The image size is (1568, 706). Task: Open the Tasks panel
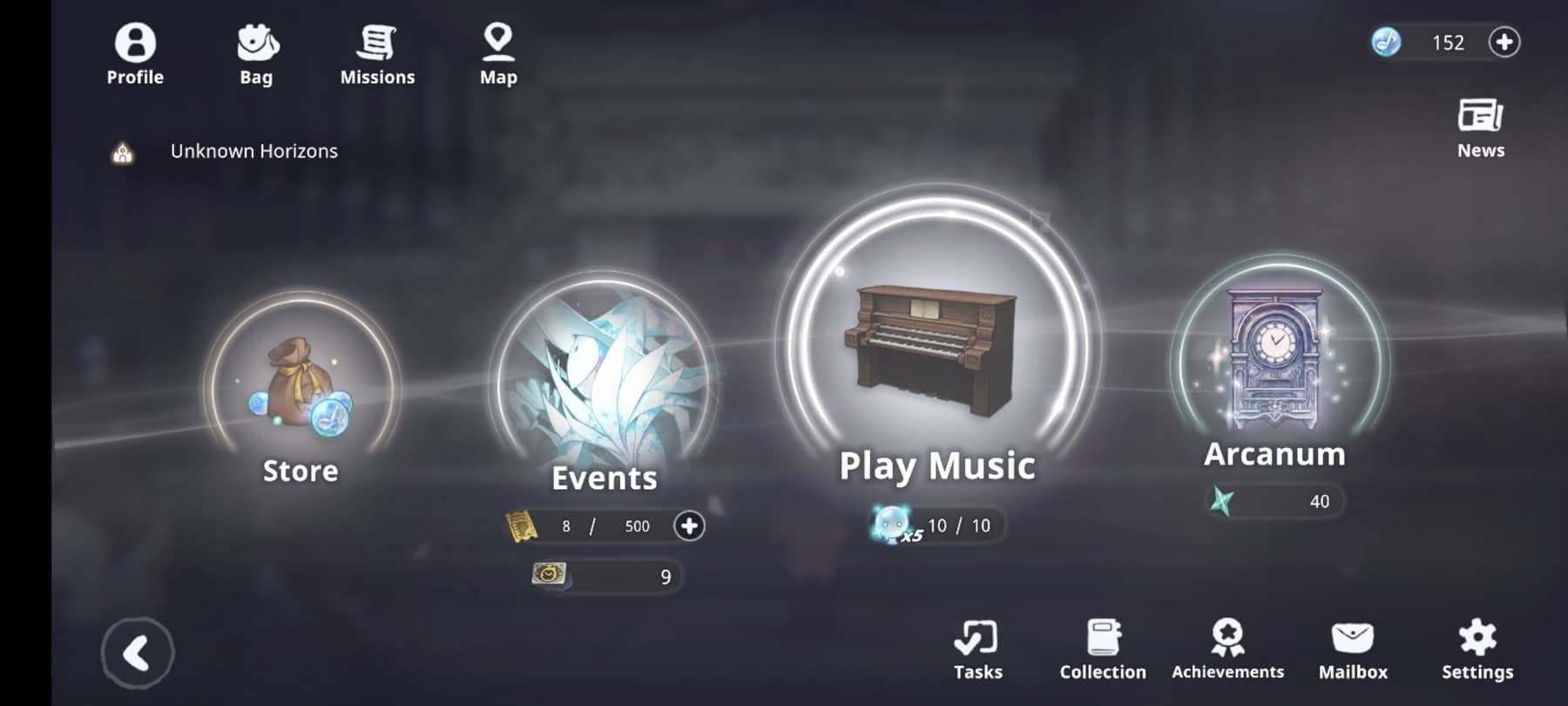977,649
